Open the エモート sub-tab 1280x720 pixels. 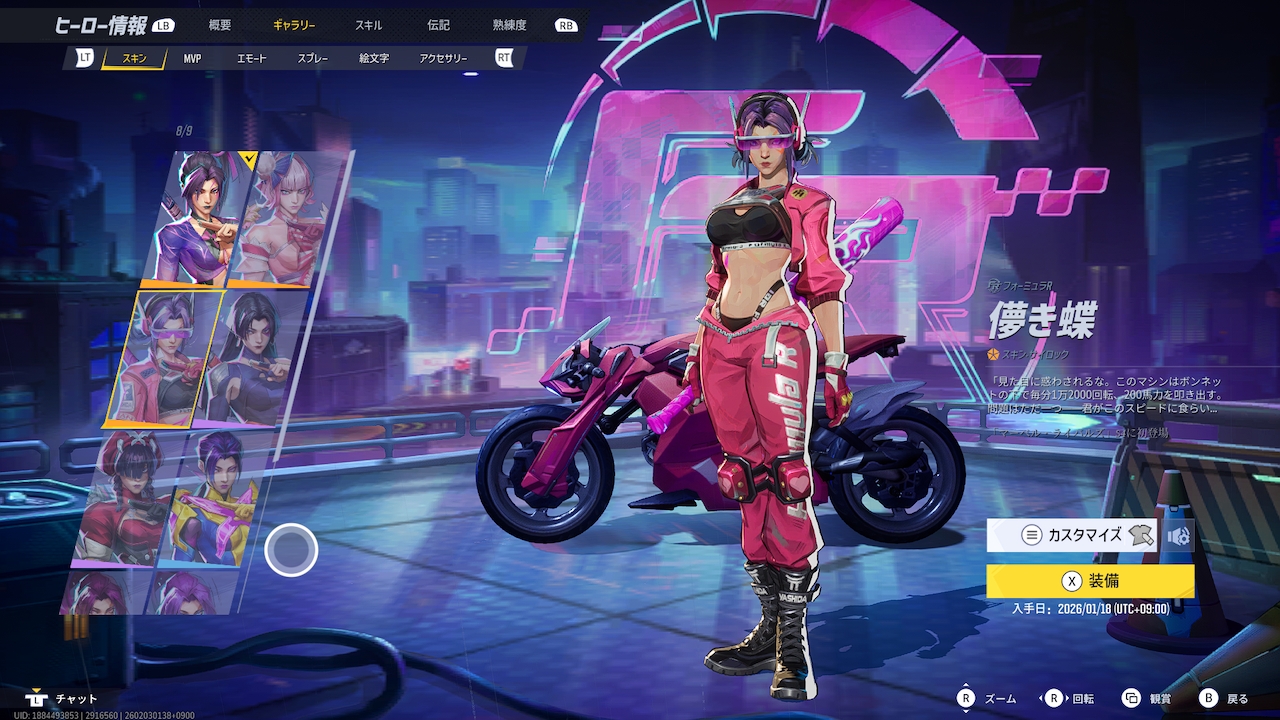point(251,59)
